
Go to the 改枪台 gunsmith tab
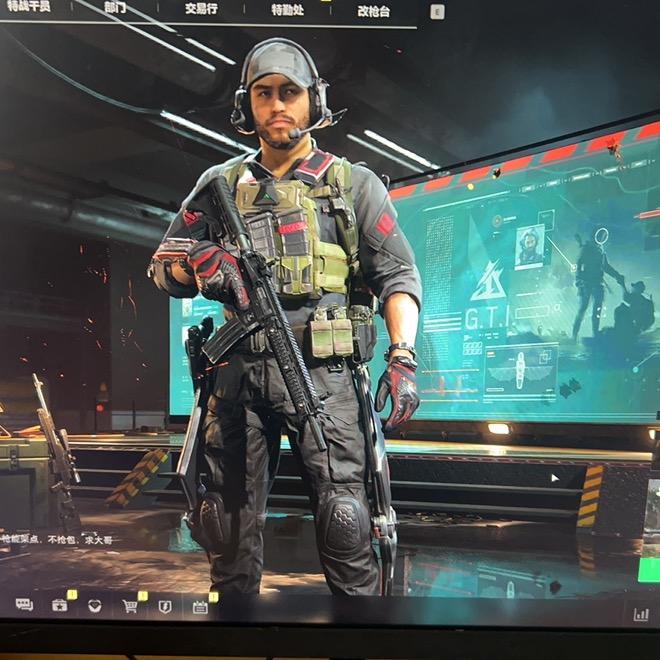click(x=374, y=11)
